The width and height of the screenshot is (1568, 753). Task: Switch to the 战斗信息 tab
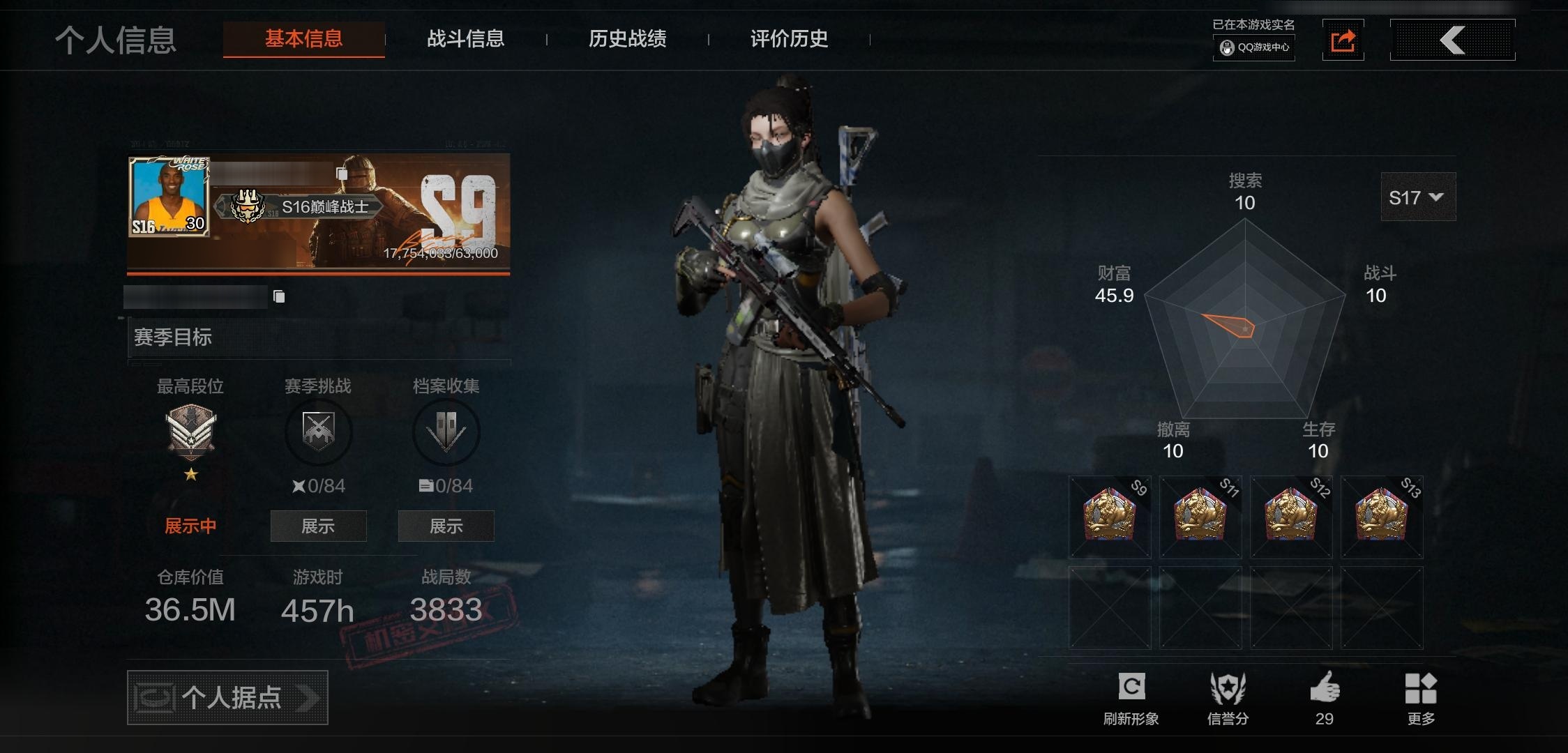click(466, 40)
